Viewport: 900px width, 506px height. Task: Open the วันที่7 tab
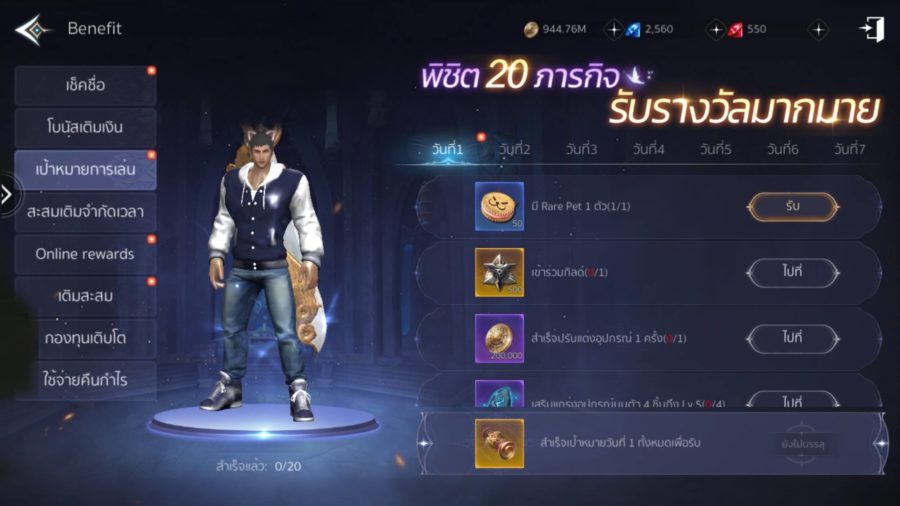pyautogui.click(x=849, y=150)
